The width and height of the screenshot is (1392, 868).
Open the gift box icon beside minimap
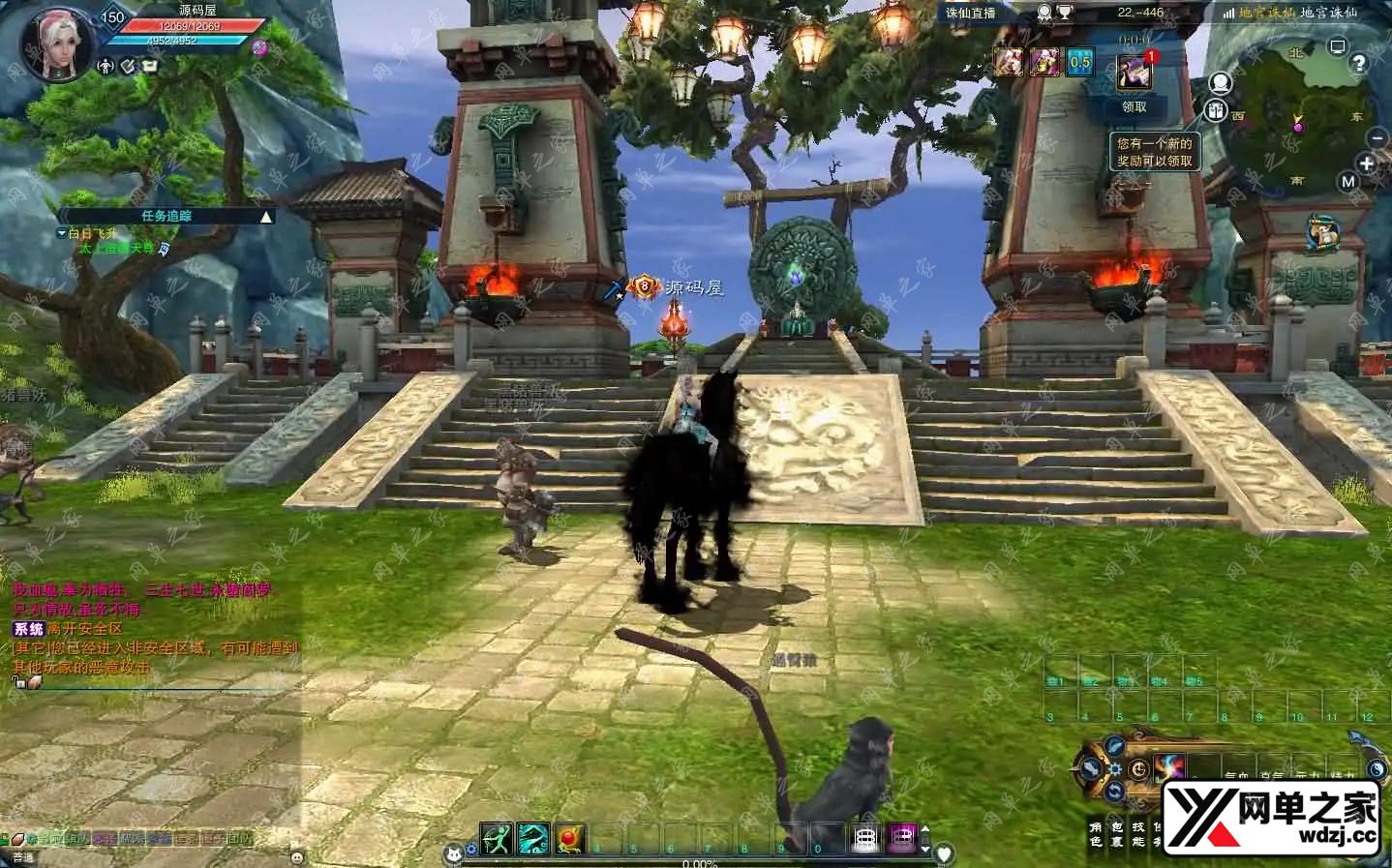coord(1215,111)
